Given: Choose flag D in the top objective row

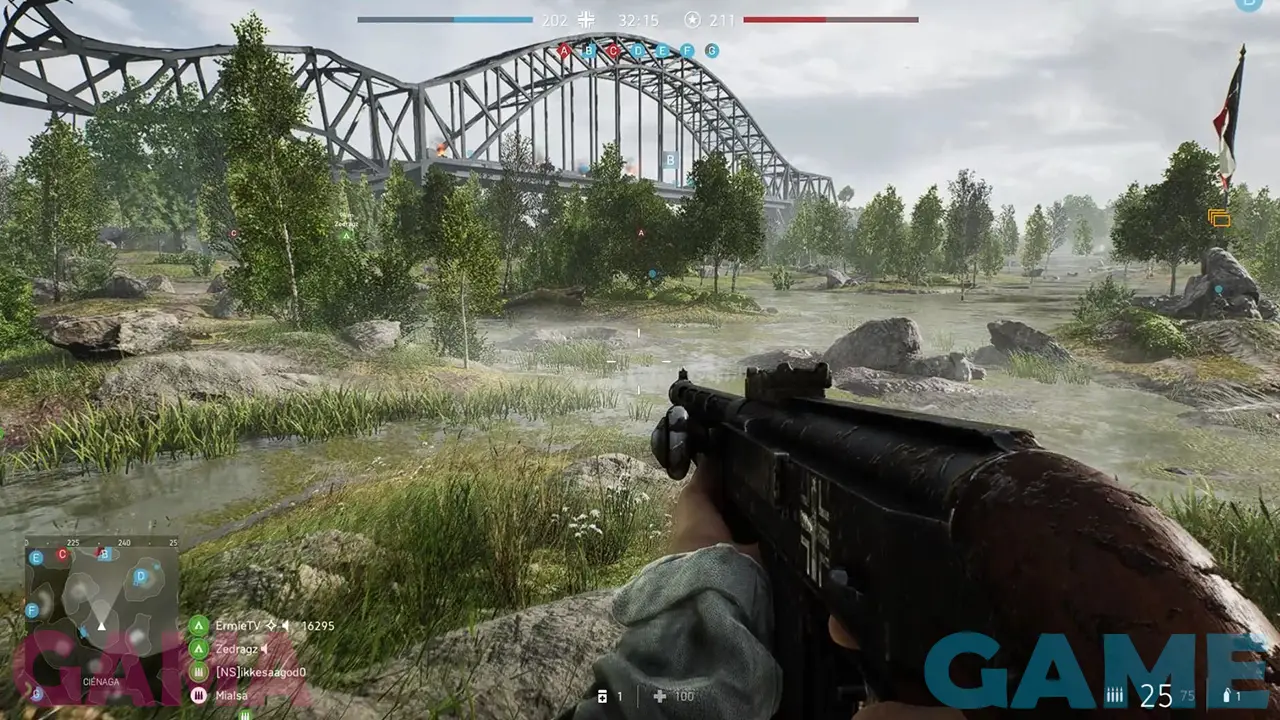Looking at the screenshot, I should pos(638,50).
